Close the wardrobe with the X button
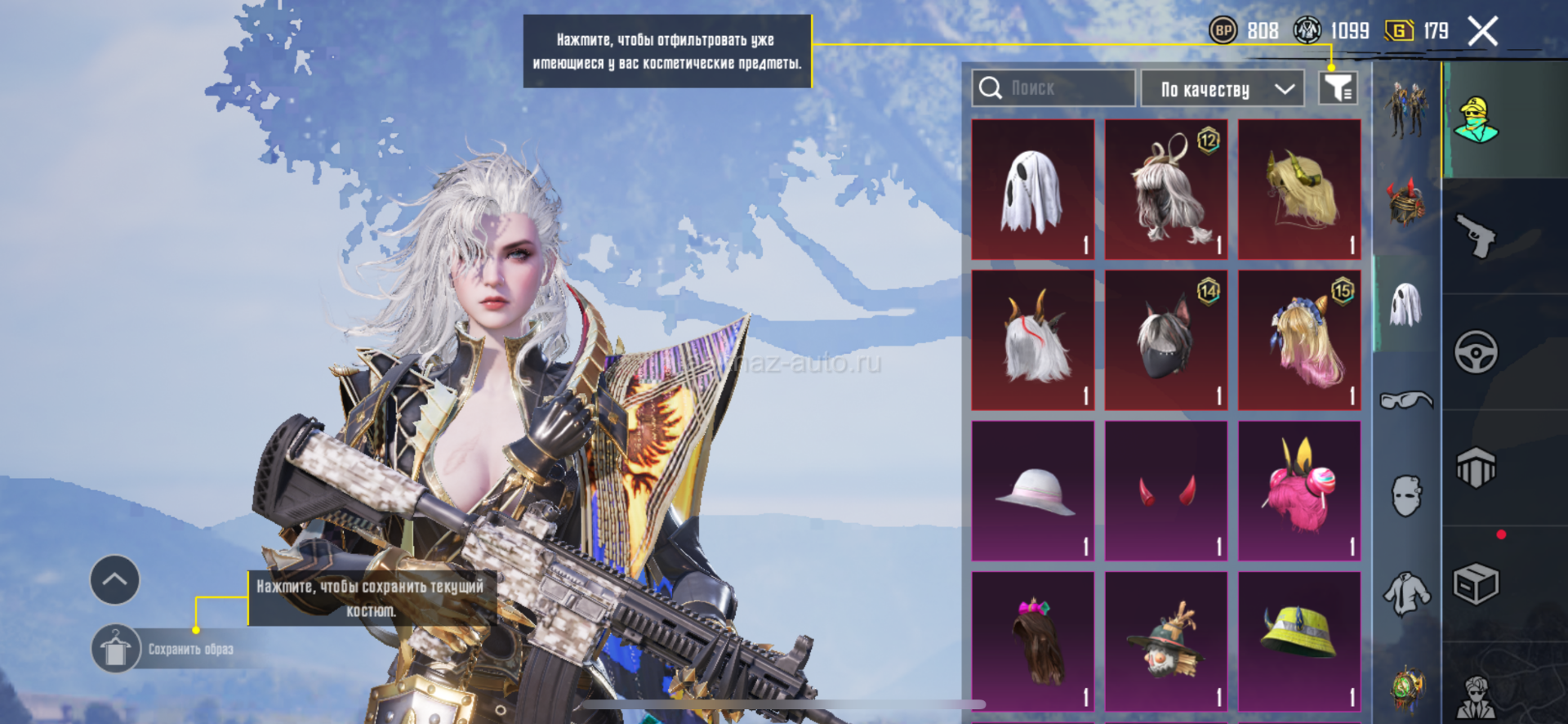This screenshot has height=724, width=1568. coord(1482,32)
